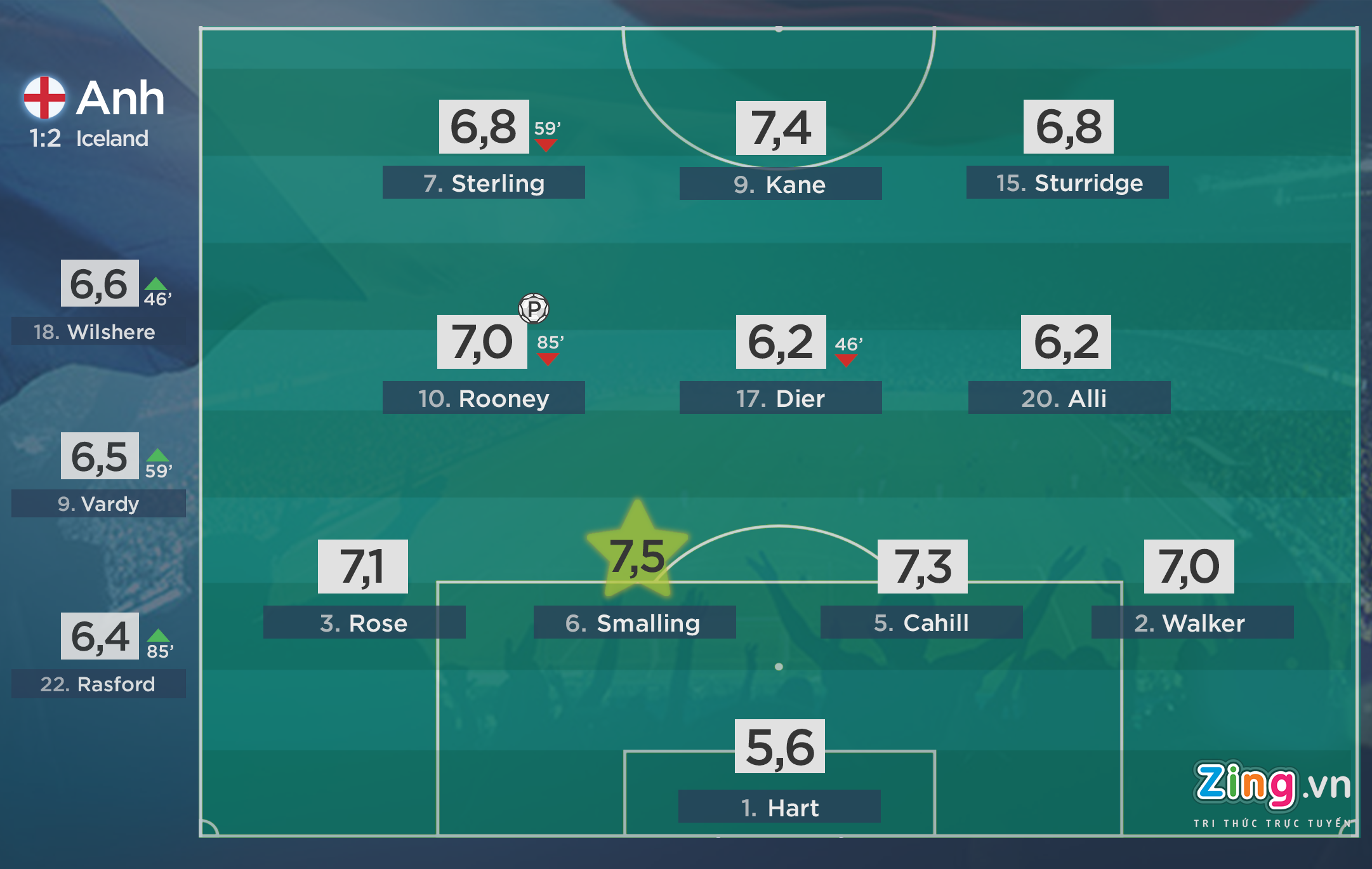Select the Sterling name label
The image size is (1372, 869).
coord(484,183)
